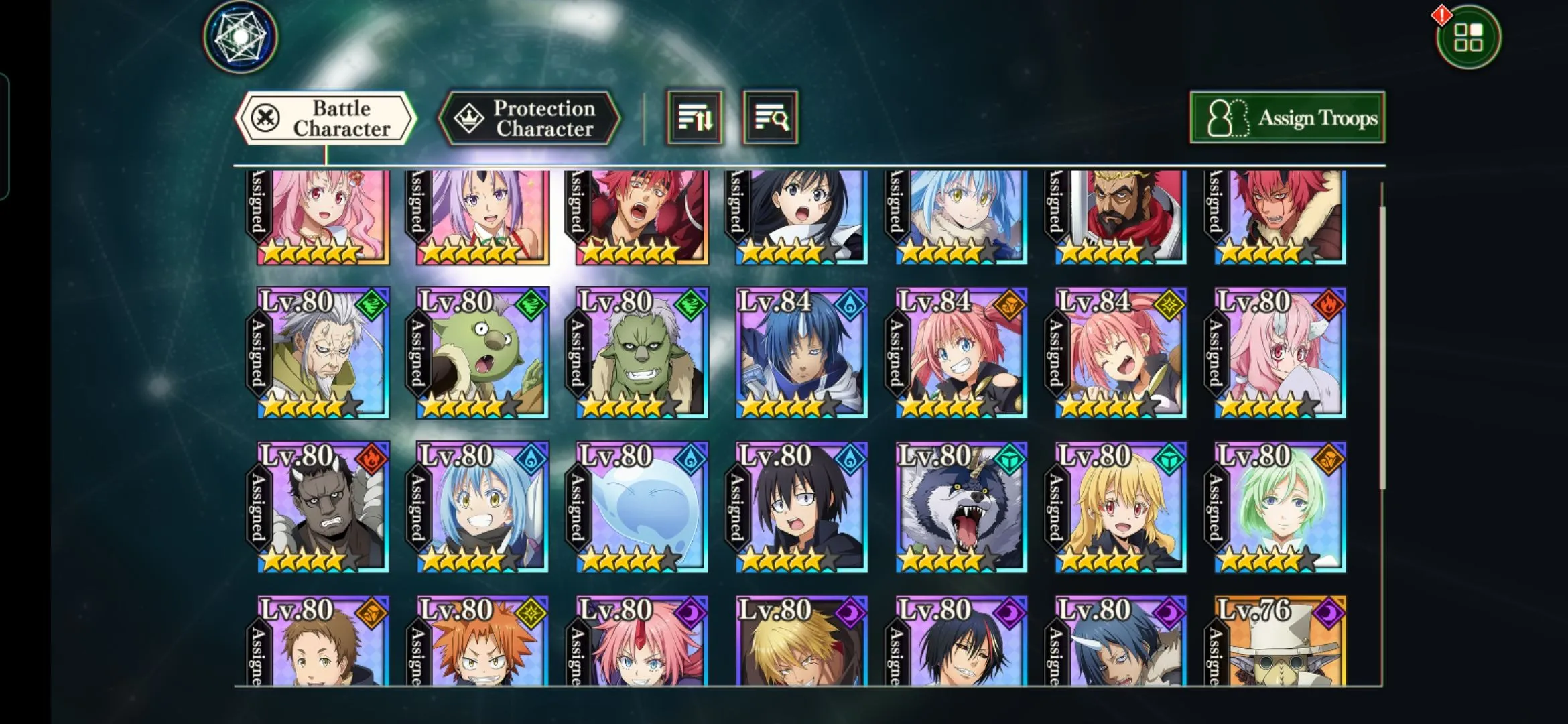Switch to the Battle Character tab
Viewport: 1568px width, 724px height.
[x=326, y=119]
